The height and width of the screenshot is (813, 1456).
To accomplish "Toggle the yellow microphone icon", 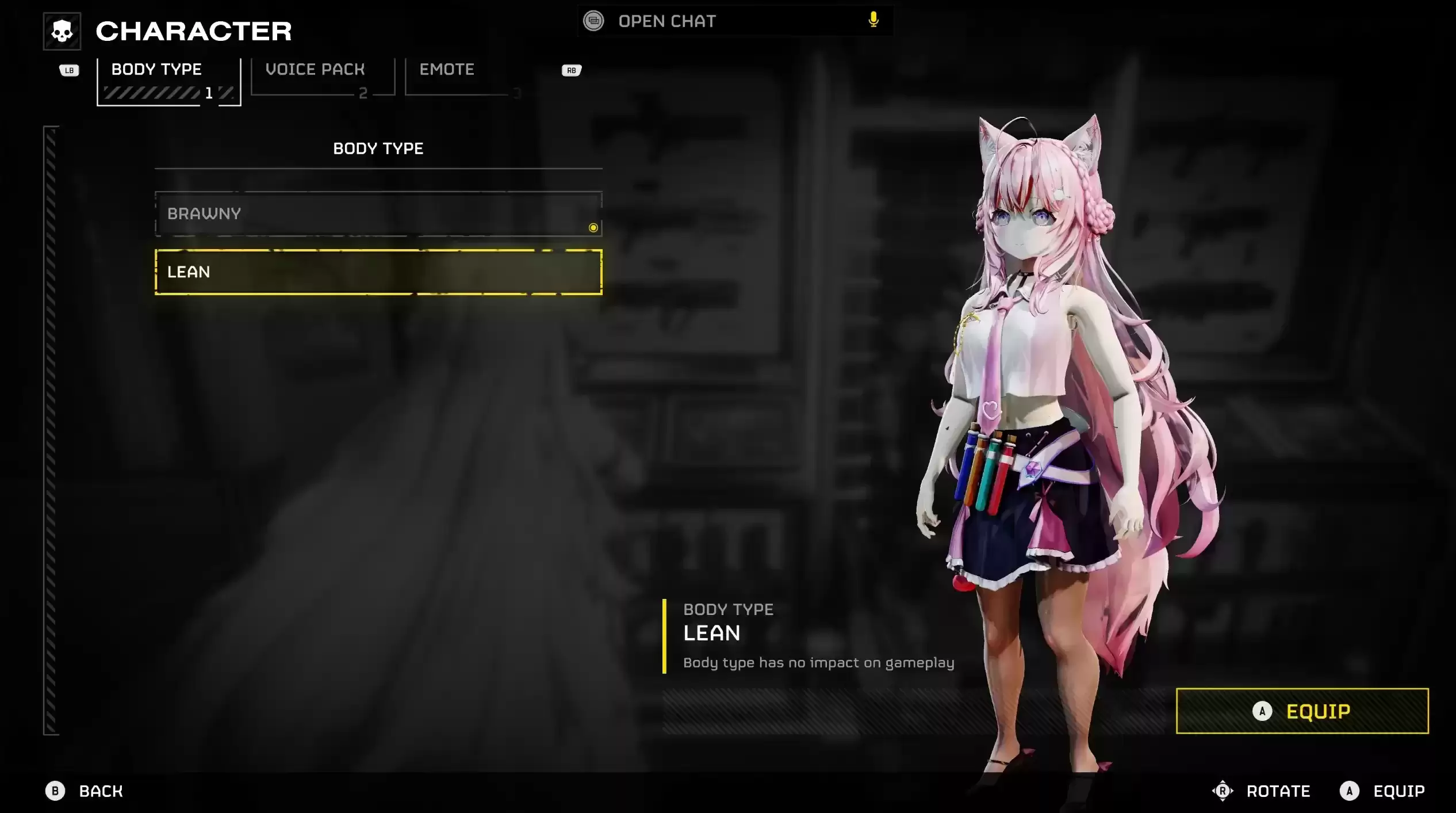I will click(873, 20).
